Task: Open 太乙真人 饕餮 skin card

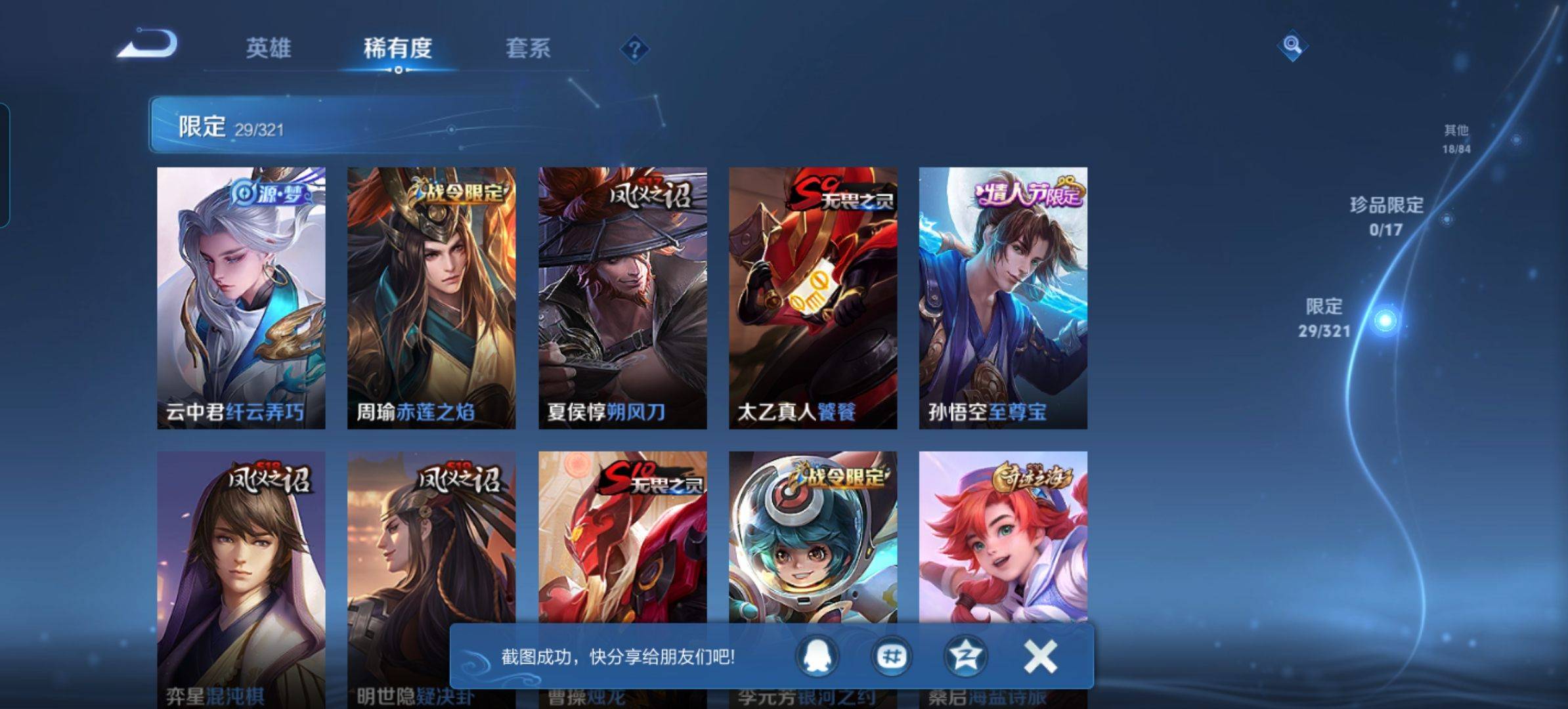Action: click(813, 298)
